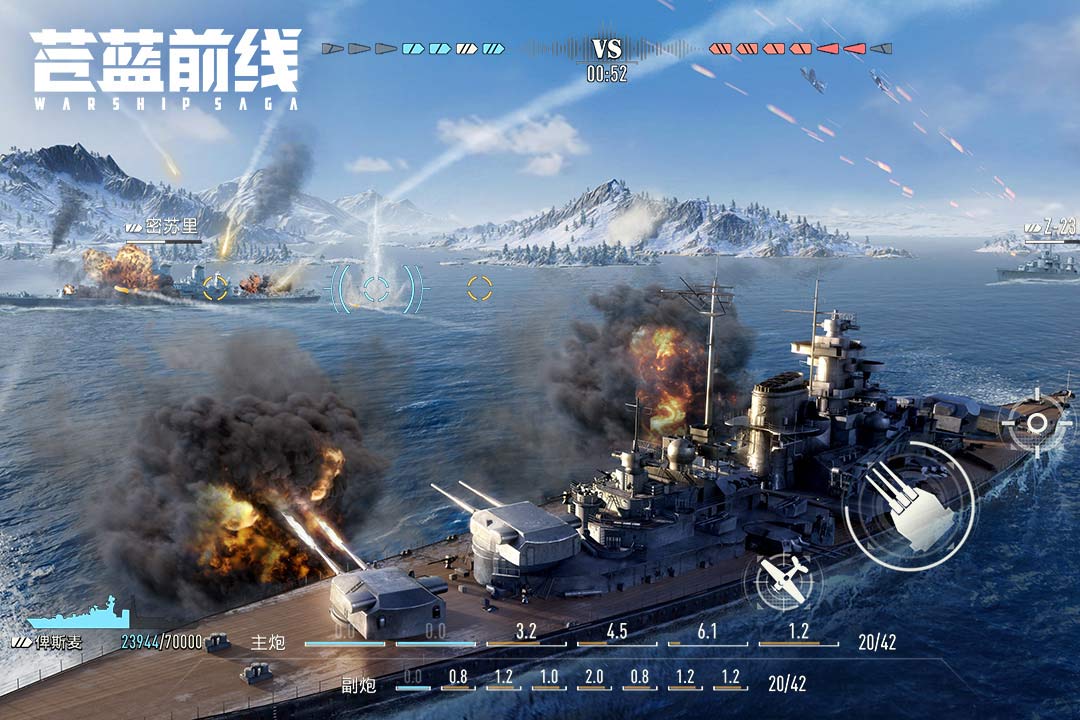The width and height of the screenshot is (1080, 720).
Task: Fire the main gun turret button
Action: coord(908,507)
